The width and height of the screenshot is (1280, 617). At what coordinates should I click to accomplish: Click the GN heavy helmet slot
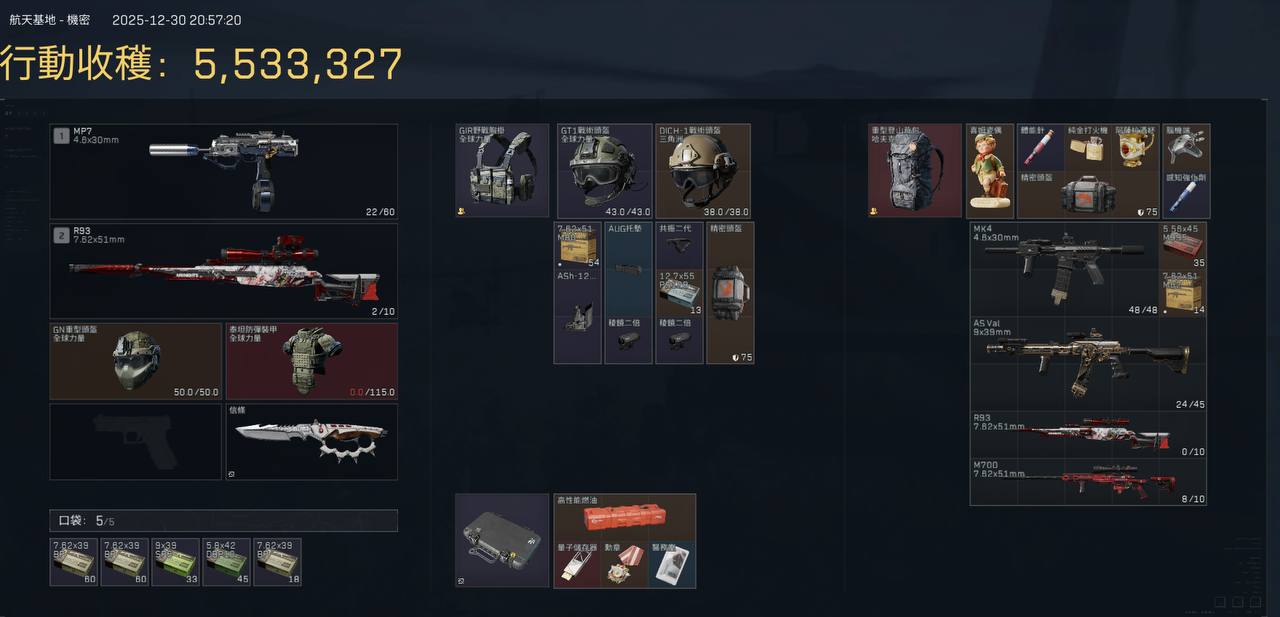coord(136,361)
